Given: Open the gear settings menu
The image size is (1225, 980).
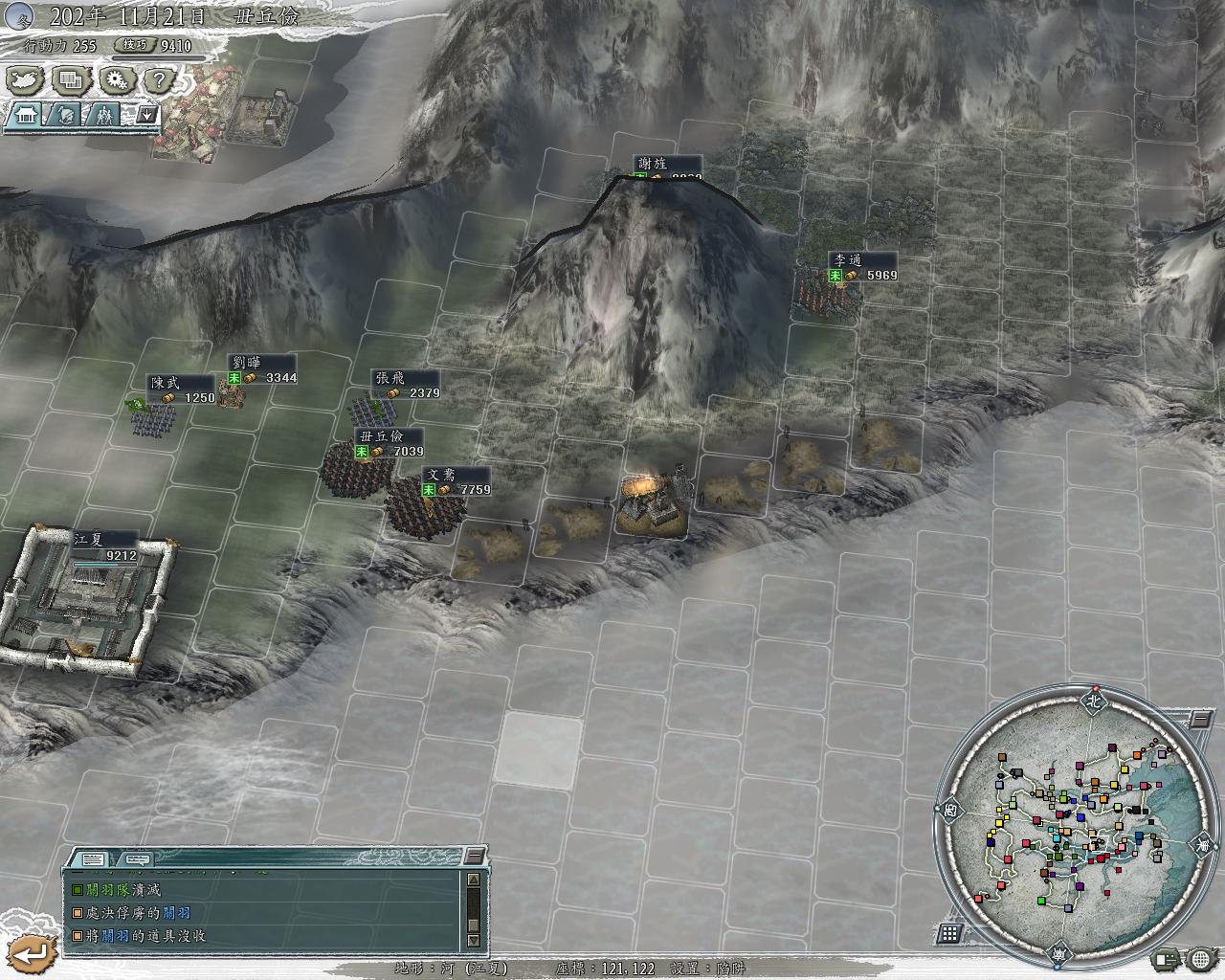Looking at the screenshot, I should tap(117, 80).
